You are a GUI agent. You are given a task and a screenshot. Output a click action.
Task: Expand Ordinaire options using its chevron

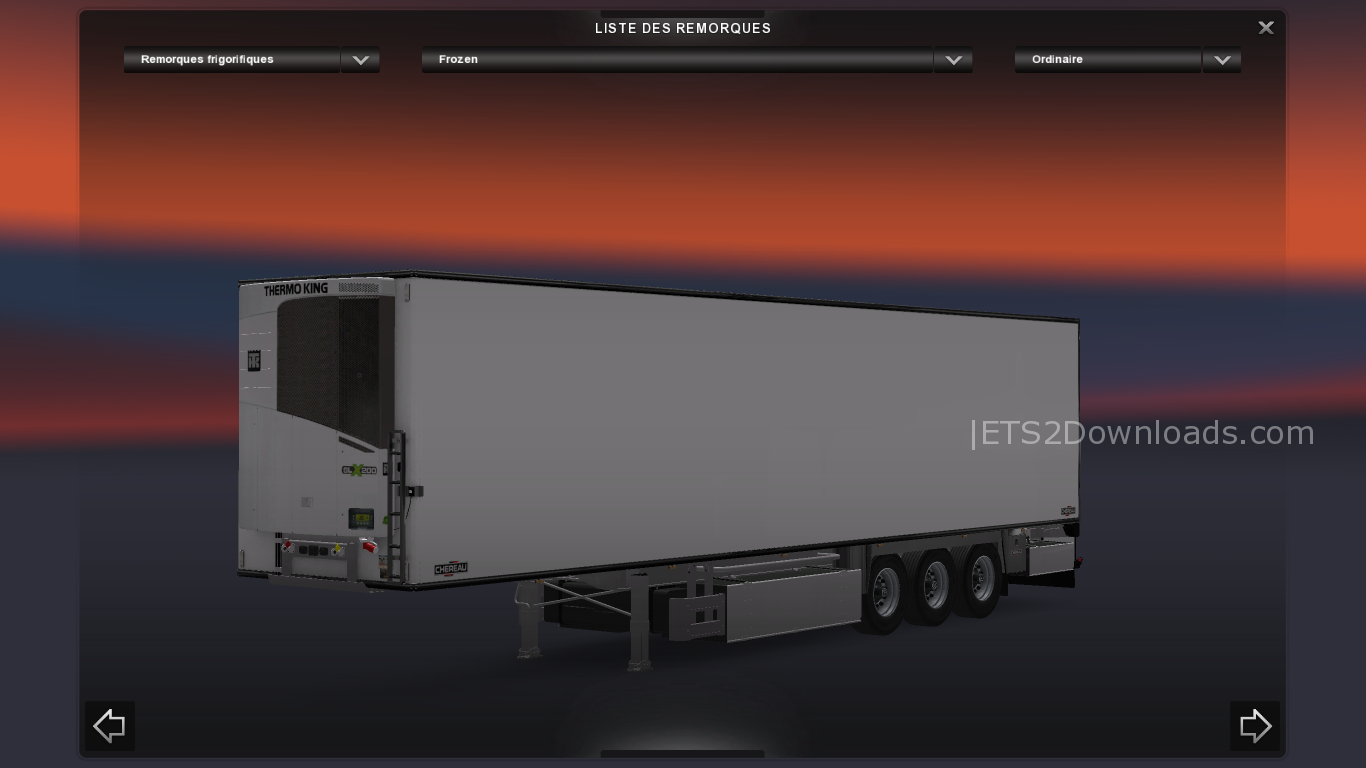click(x=1221, y=60)
